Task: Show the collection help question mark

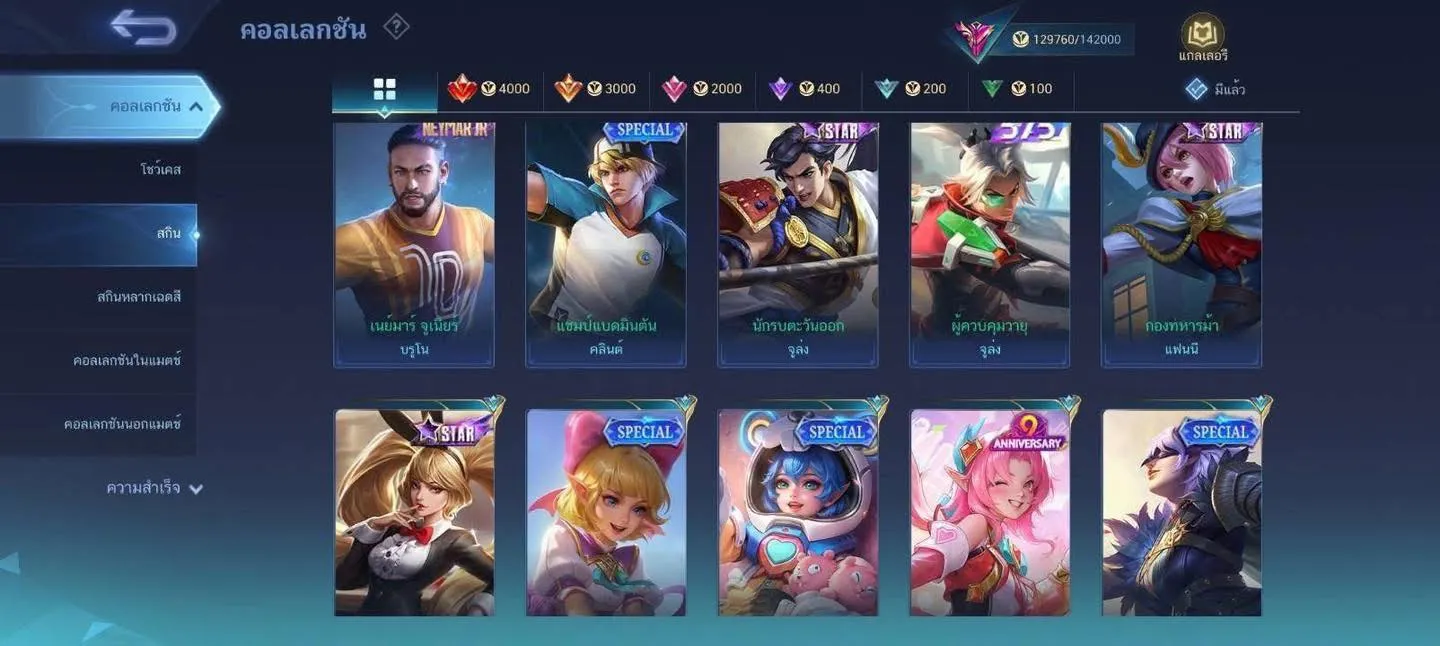Action: pyautogui.click(x=396, y=27)
